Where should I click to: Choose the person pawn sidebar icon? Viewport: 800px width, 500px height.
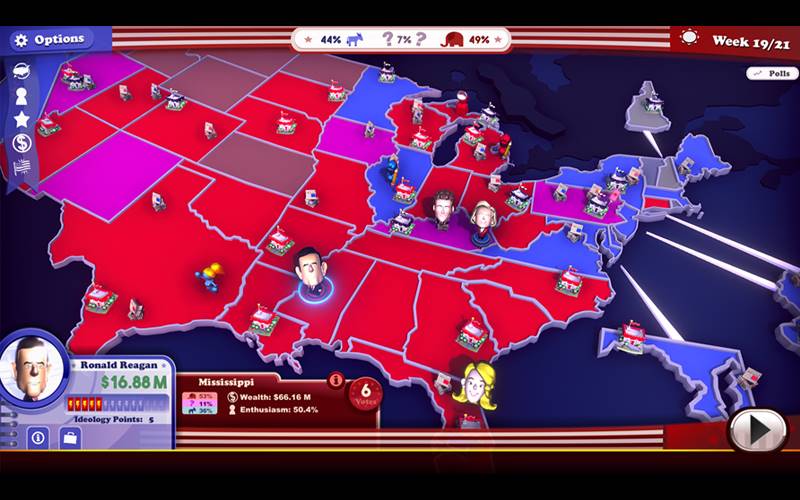[21, 95]
